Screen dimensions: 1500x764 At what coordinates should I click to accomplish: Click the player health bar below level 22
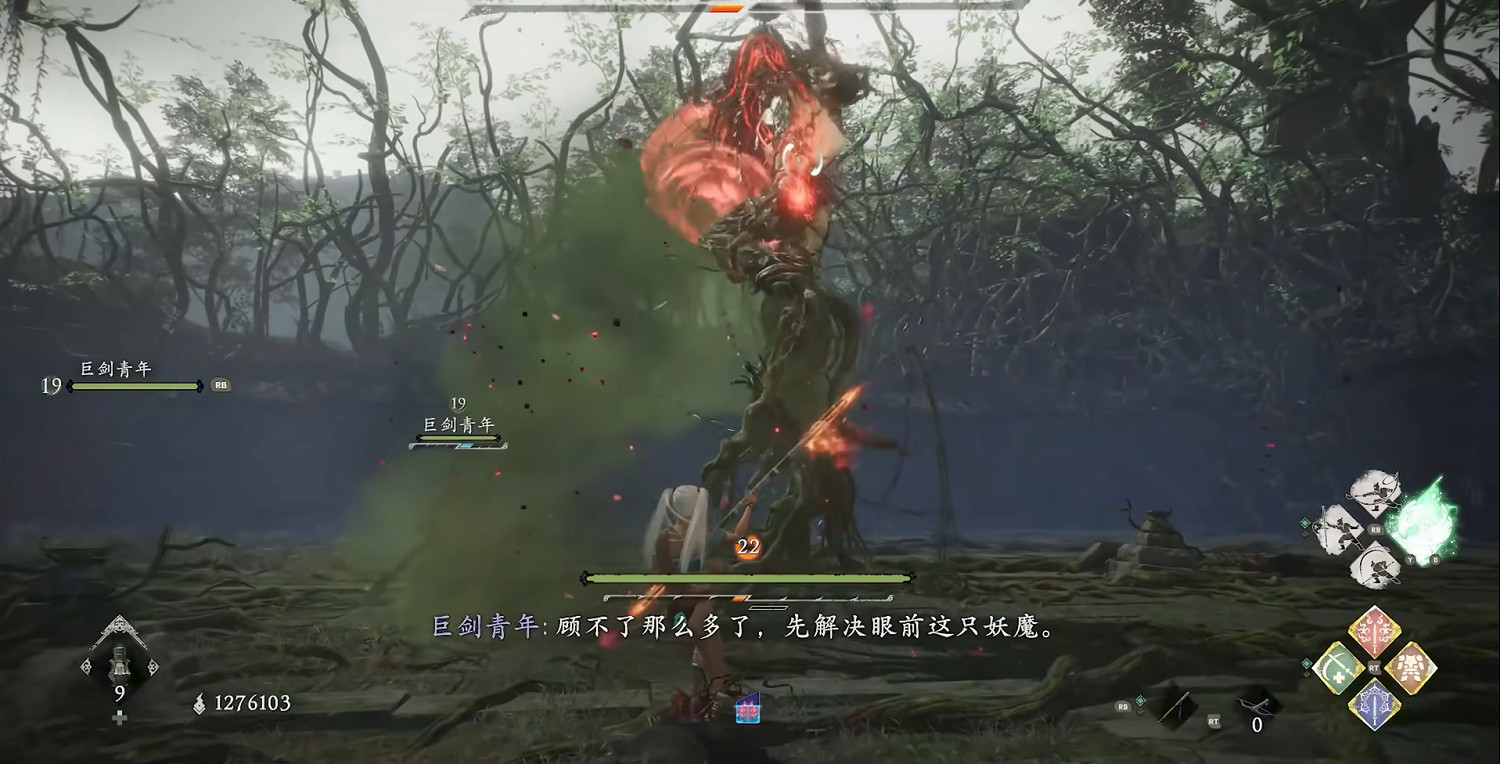[745, 578]
